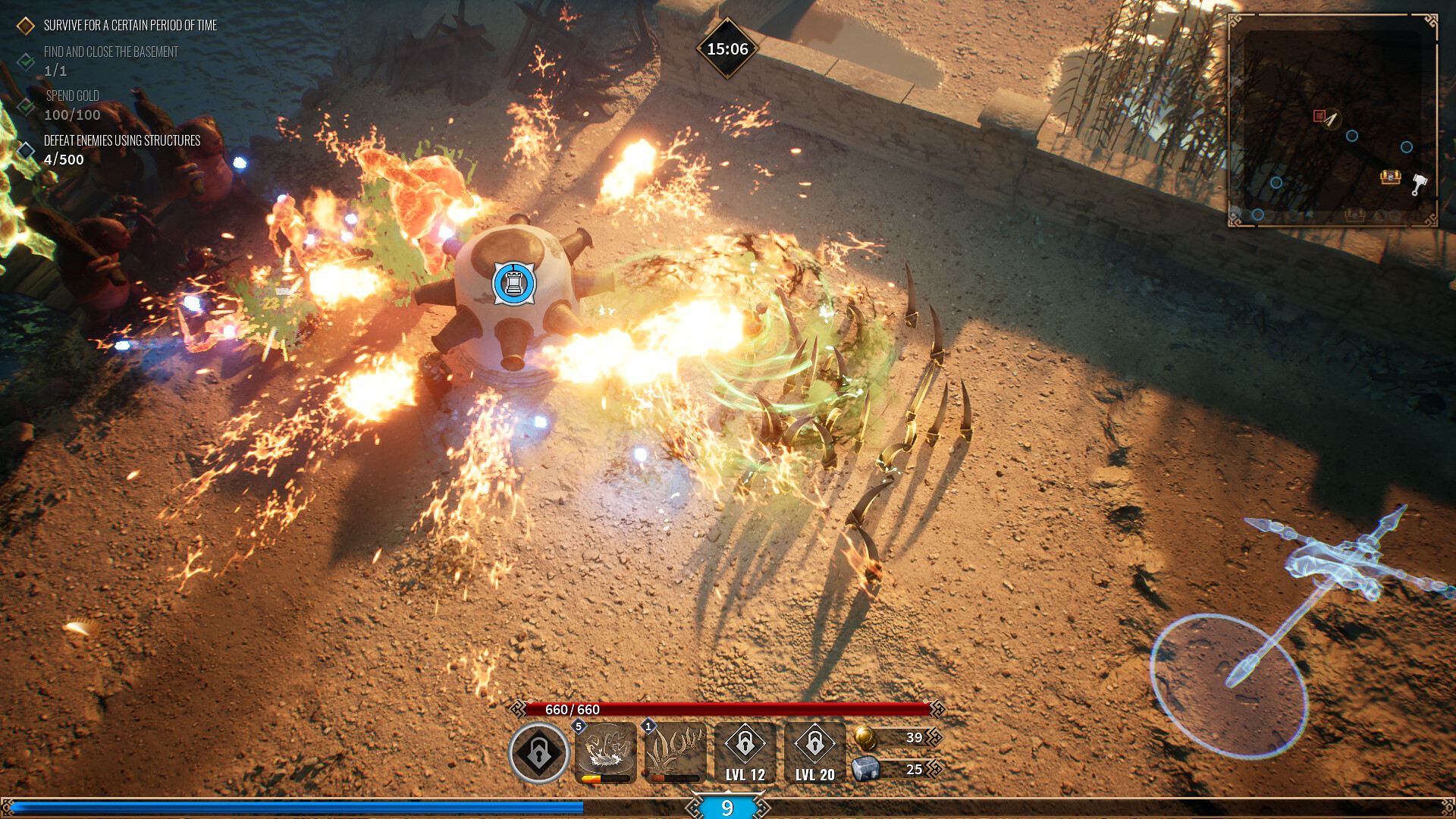Click the hammer marker on the minimap
1456x819 pixels.
[1419, 184]
